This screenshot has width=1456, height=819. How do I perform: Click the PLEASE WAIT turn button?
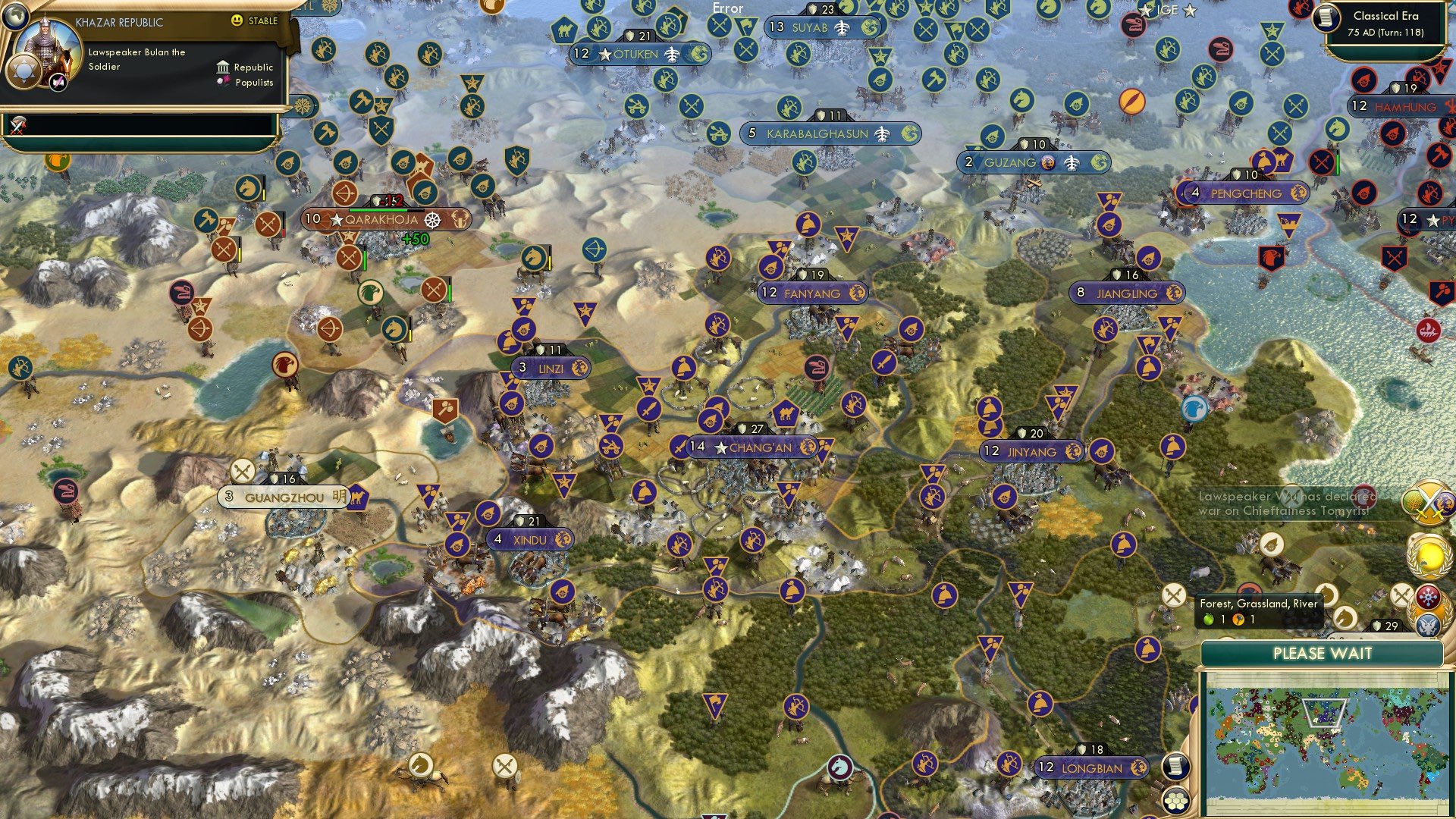pyautogui.click(x=1325, y=653)
